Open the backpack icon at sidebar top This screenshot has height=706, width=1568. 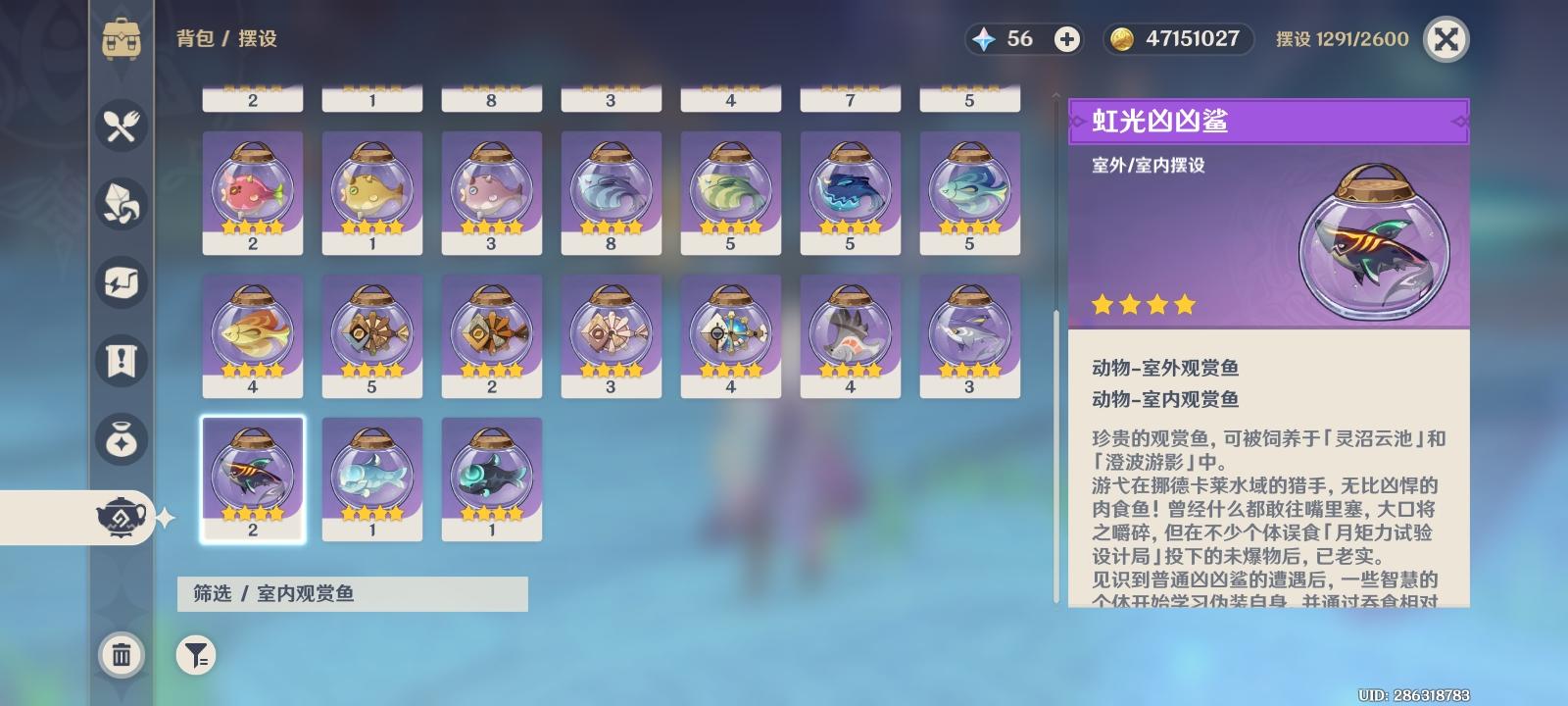pyautogui.click(x=121, y=40)
